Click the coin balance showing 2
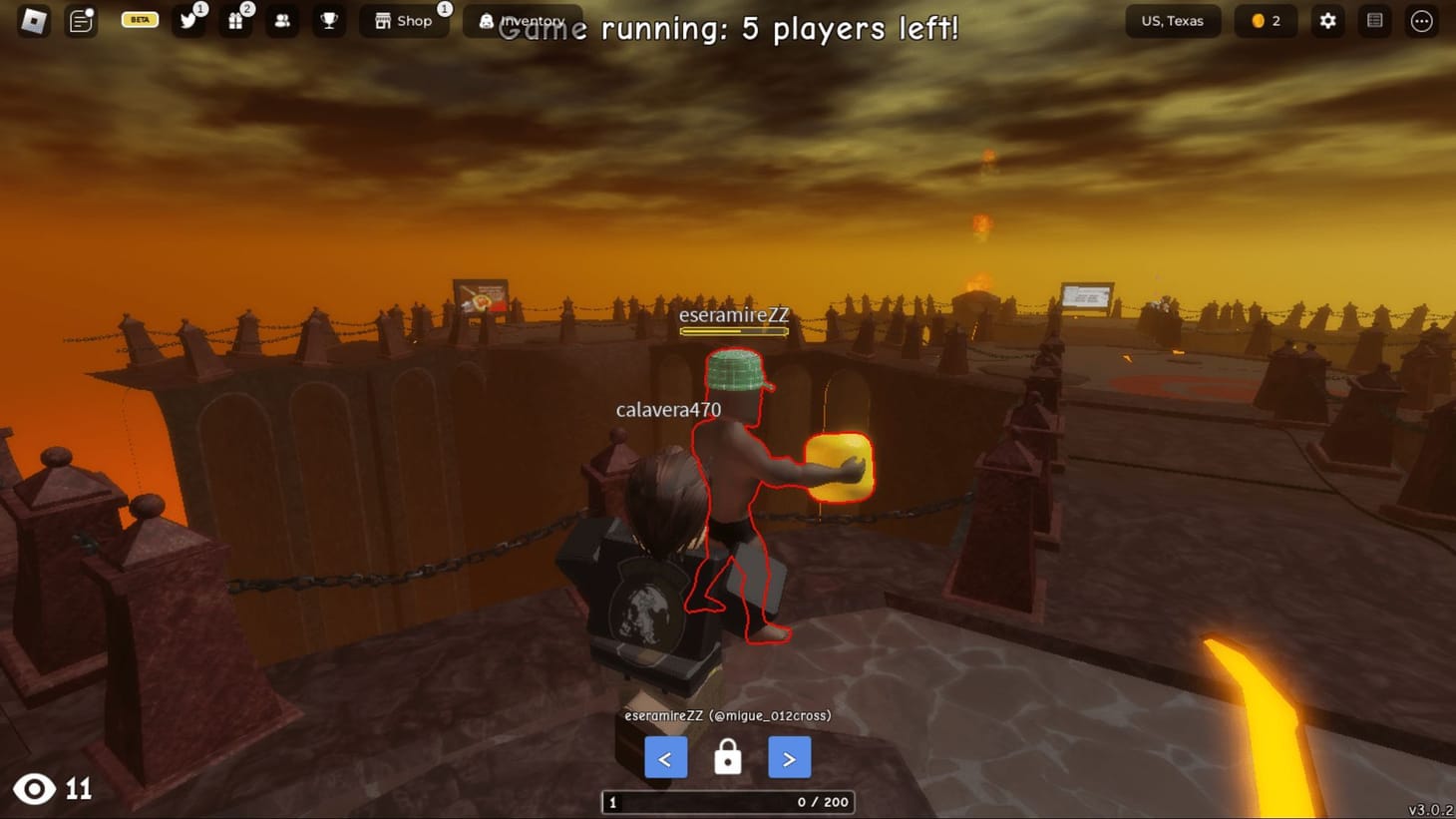The width and height of the screenshot is (1456, 819). [x=1265, y=21]
